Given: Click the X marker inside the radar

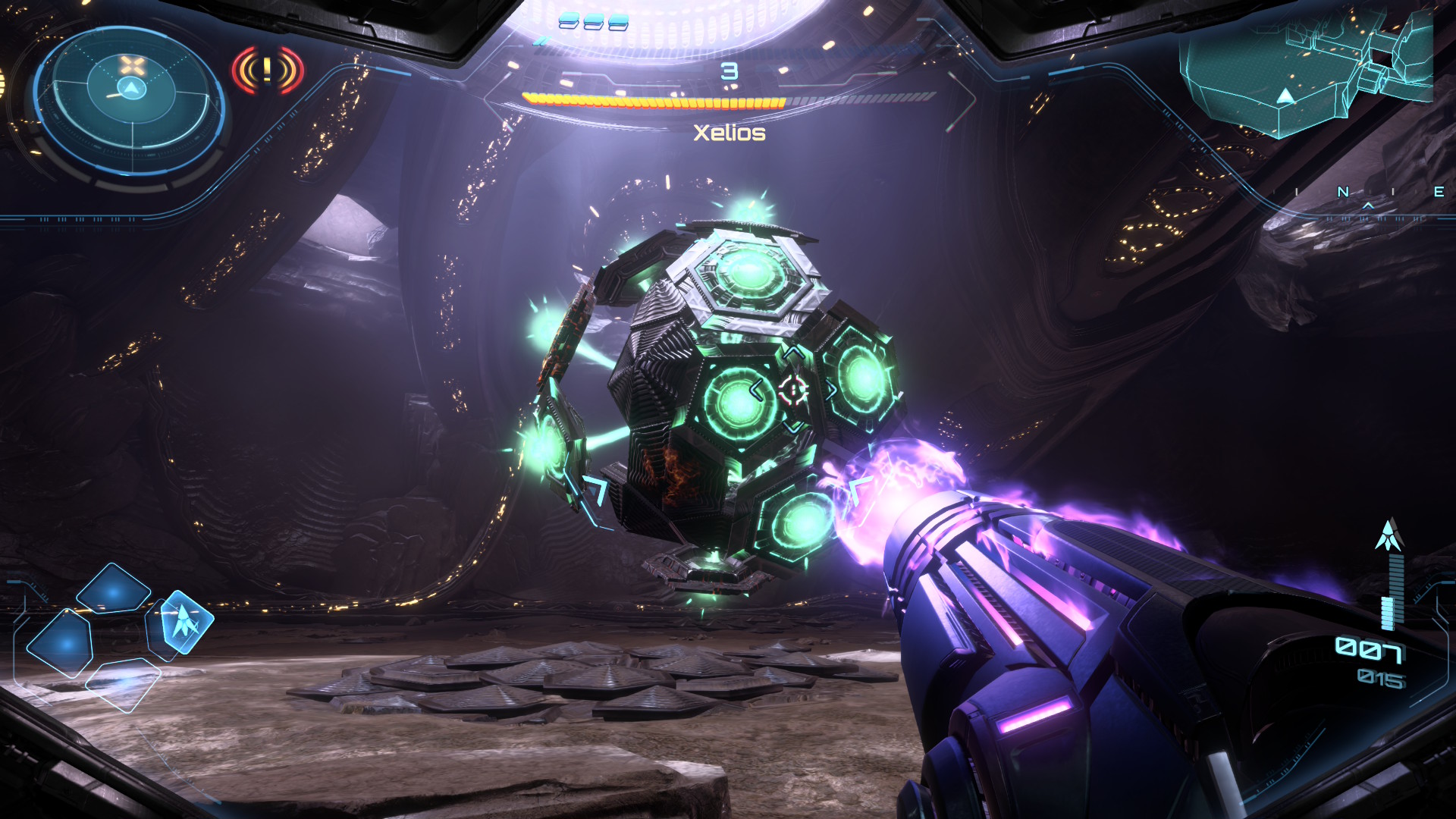Looking at the screenshot, I should tap(131, 65).
